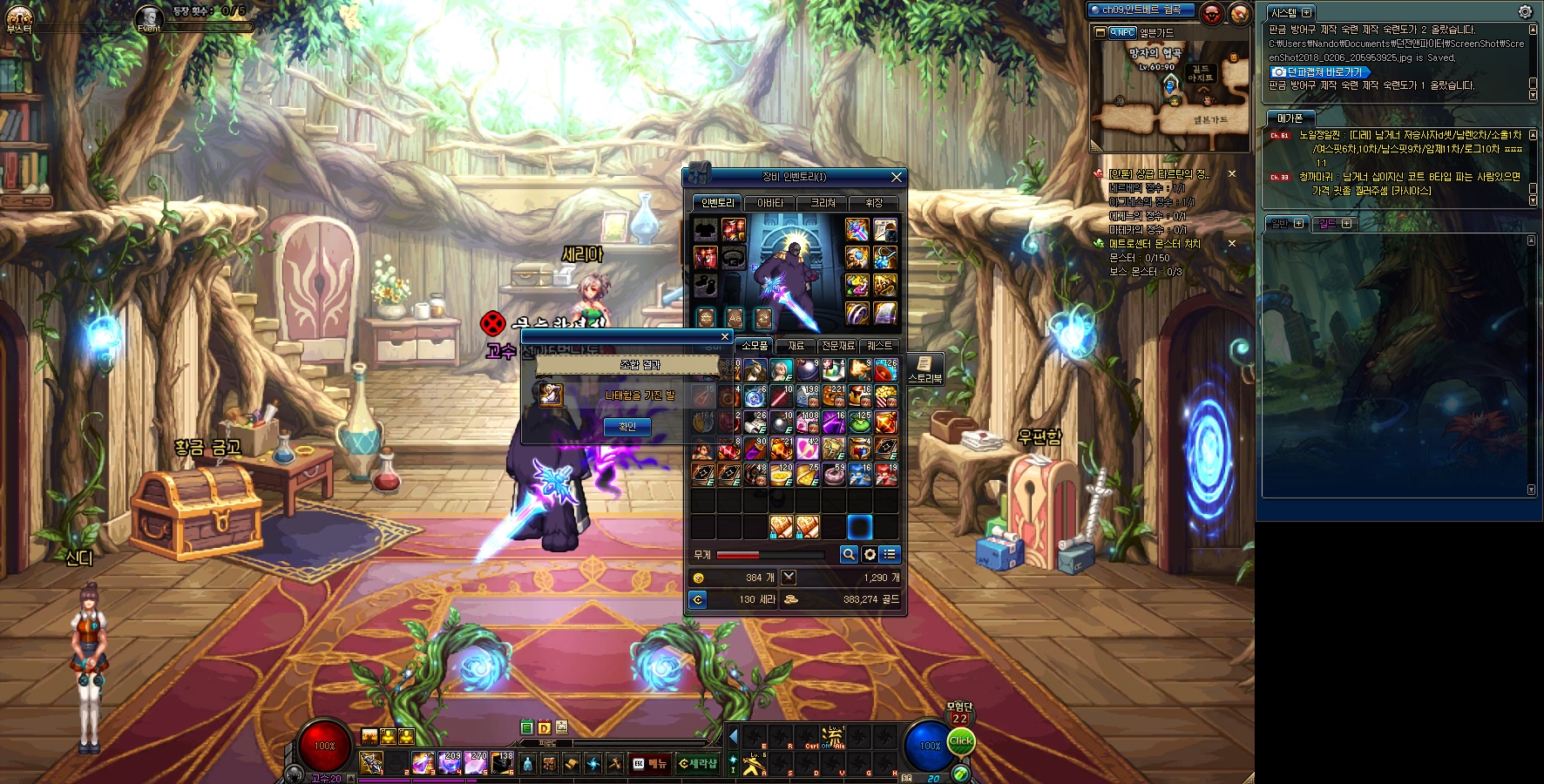Close the equipment inventory window

coord(897,177)
